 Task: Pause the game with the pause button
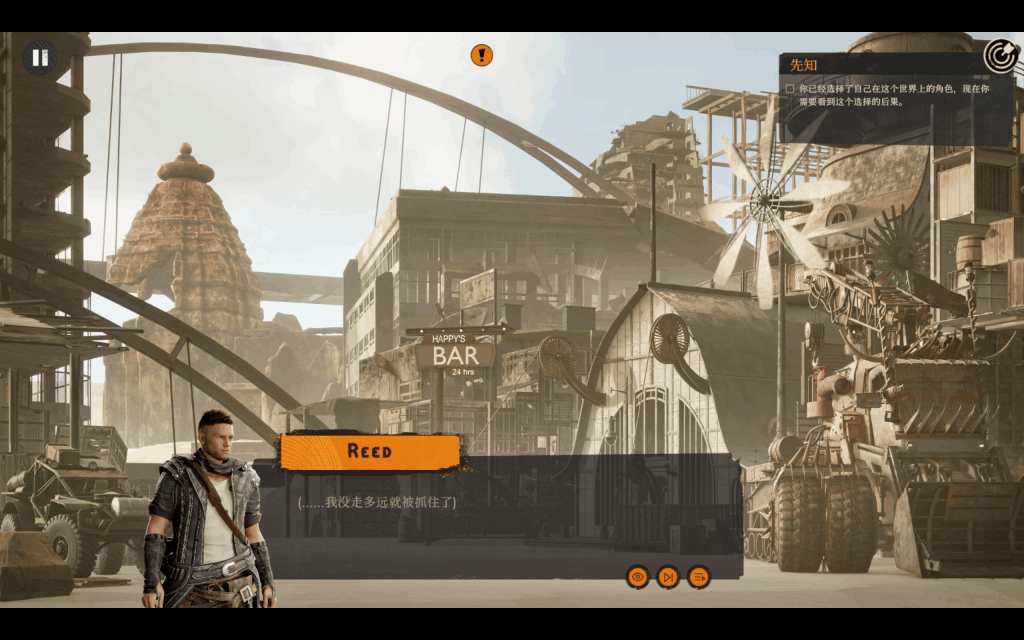40,57
